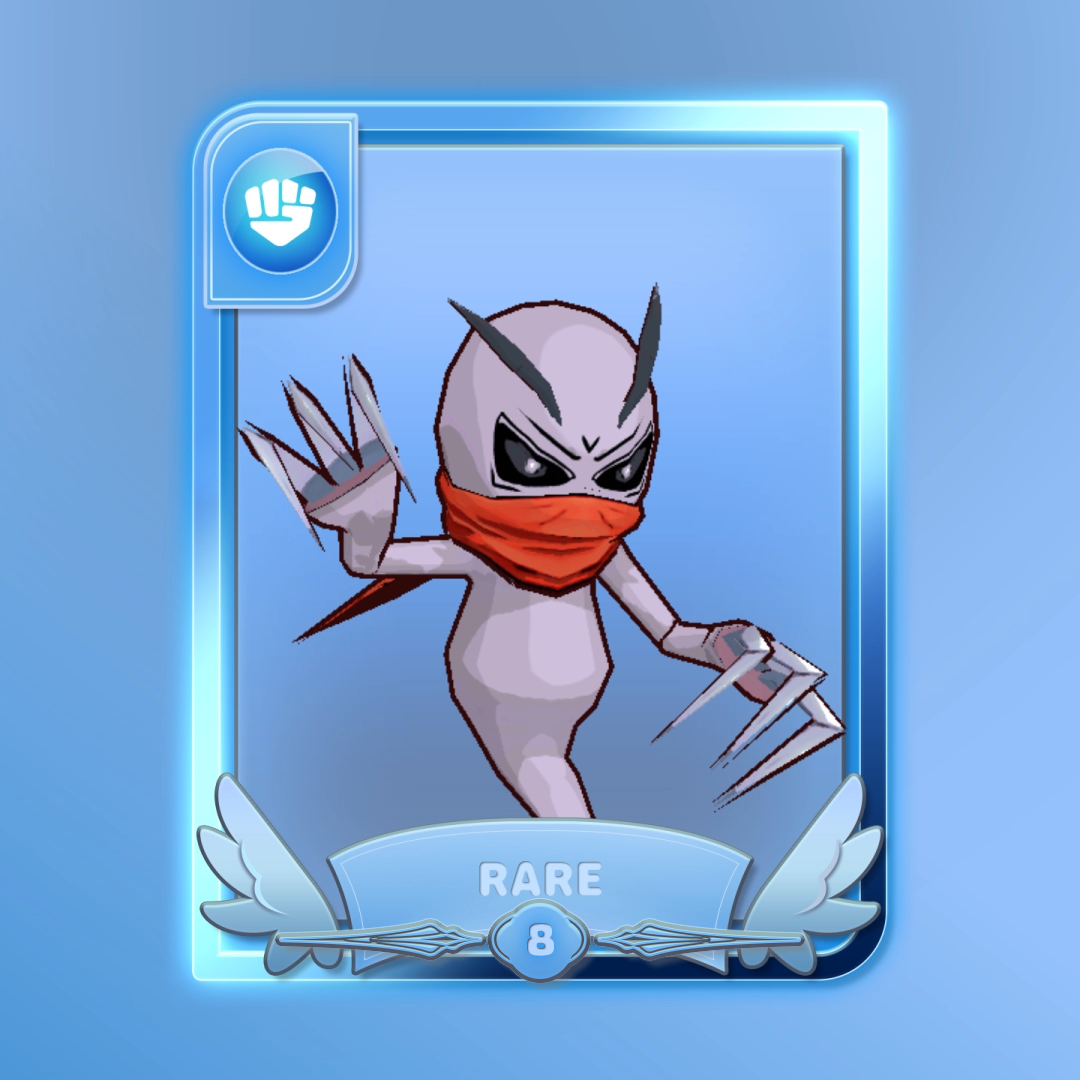Select the Rare masked clawed creature card
1080x1080 pixels.
coord(540,540)
